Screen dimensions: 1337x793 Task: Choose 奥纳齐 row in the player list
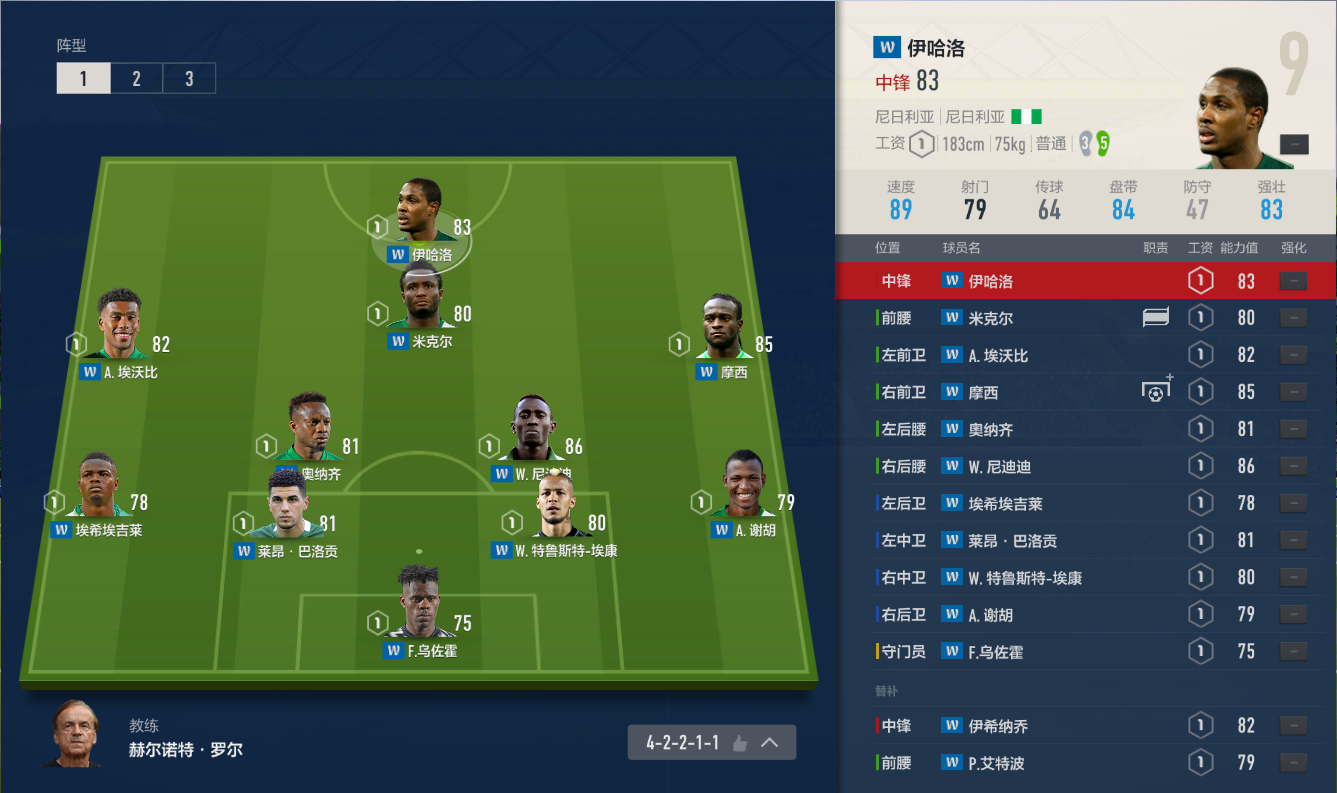point(1085,429)
